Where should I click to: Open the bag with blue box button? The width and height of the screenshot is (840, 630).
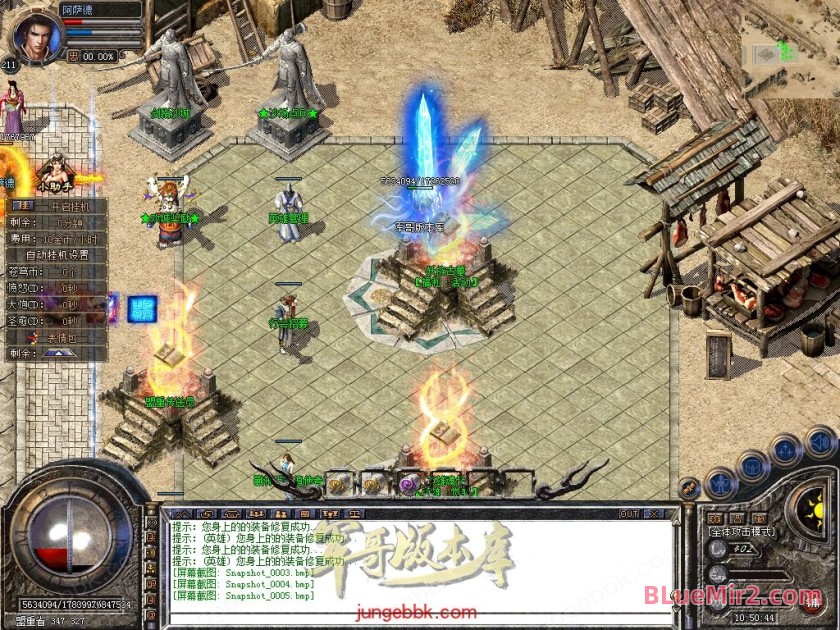point(752,466)
